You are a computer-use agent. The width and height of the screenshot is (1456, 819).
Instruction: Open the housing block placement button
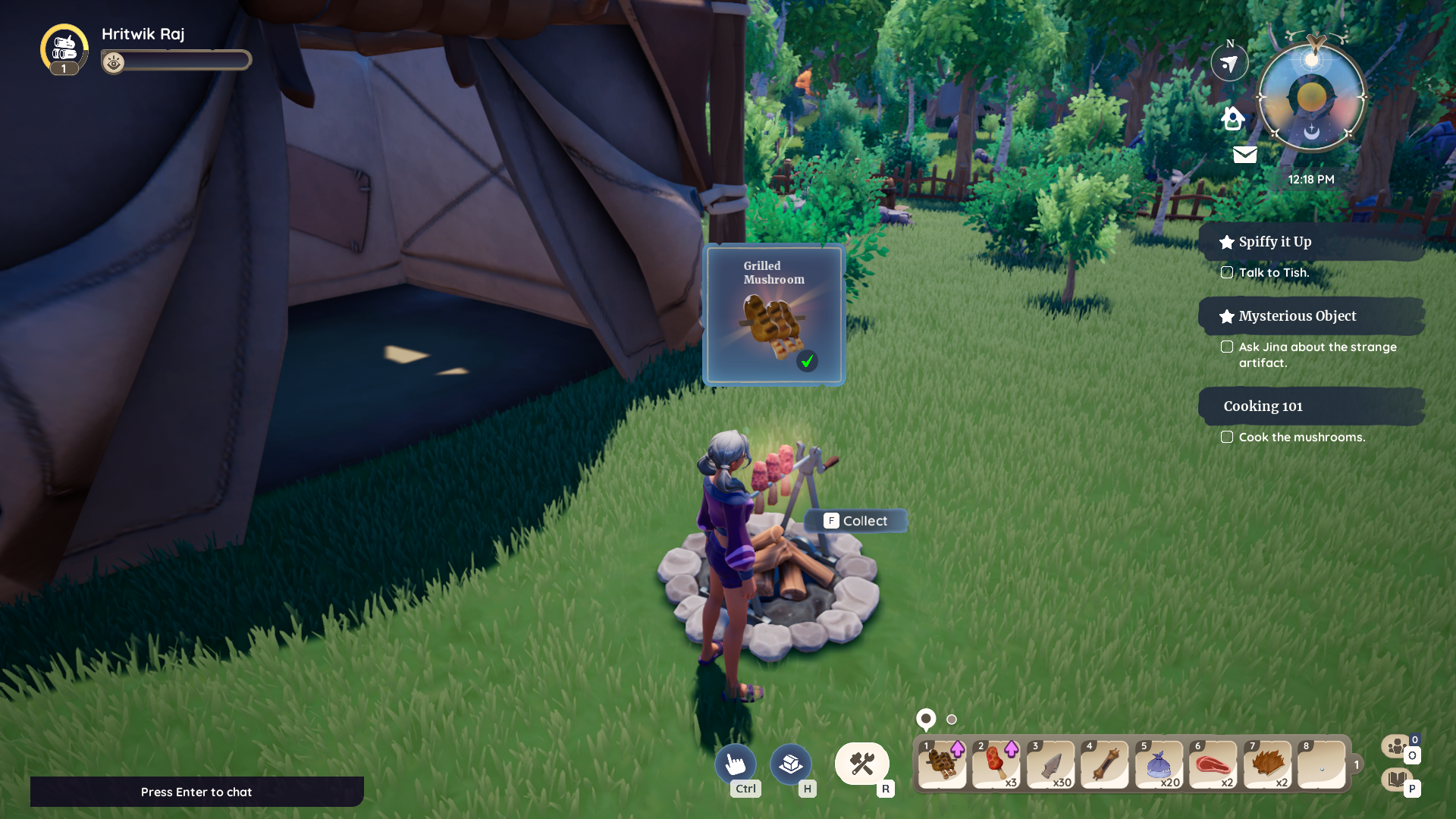pyautogui.click(x=790, y=764)
